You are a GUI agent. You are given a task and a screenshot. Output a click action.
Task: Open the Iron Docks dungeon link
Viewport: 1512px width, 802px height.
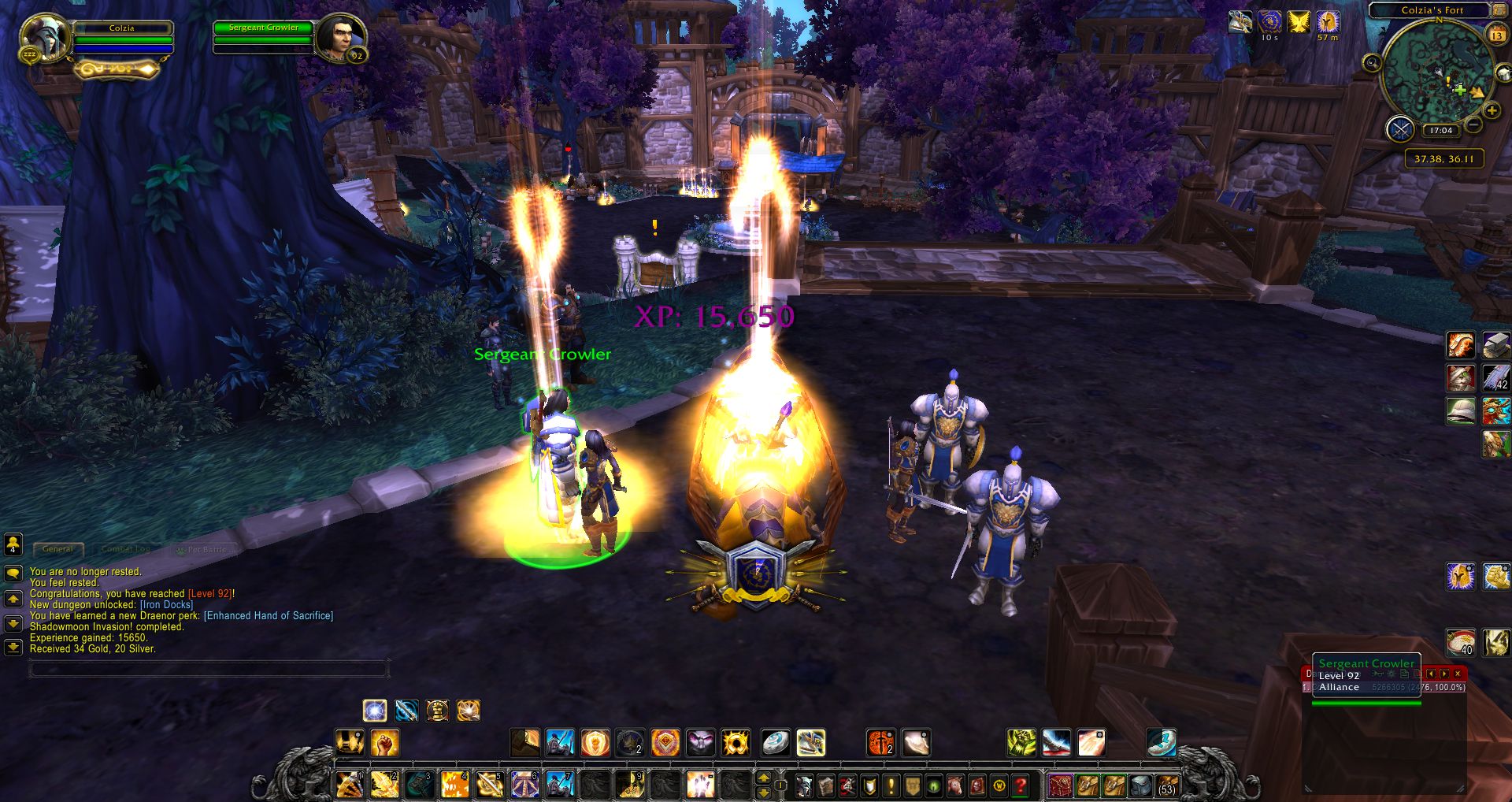pos(166,605)
